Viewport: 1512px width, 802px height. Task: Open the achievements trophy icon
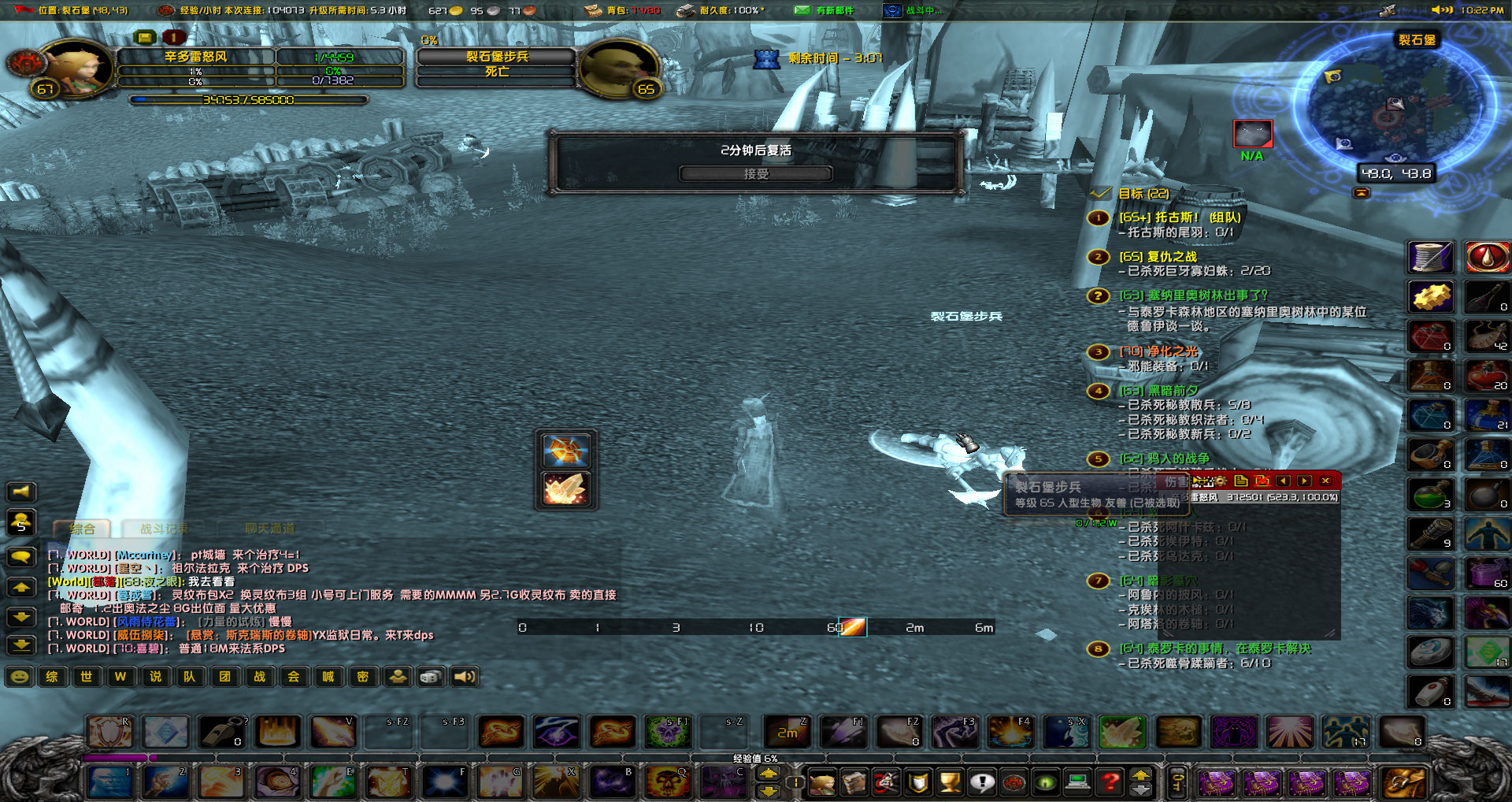tap(950, 783)
